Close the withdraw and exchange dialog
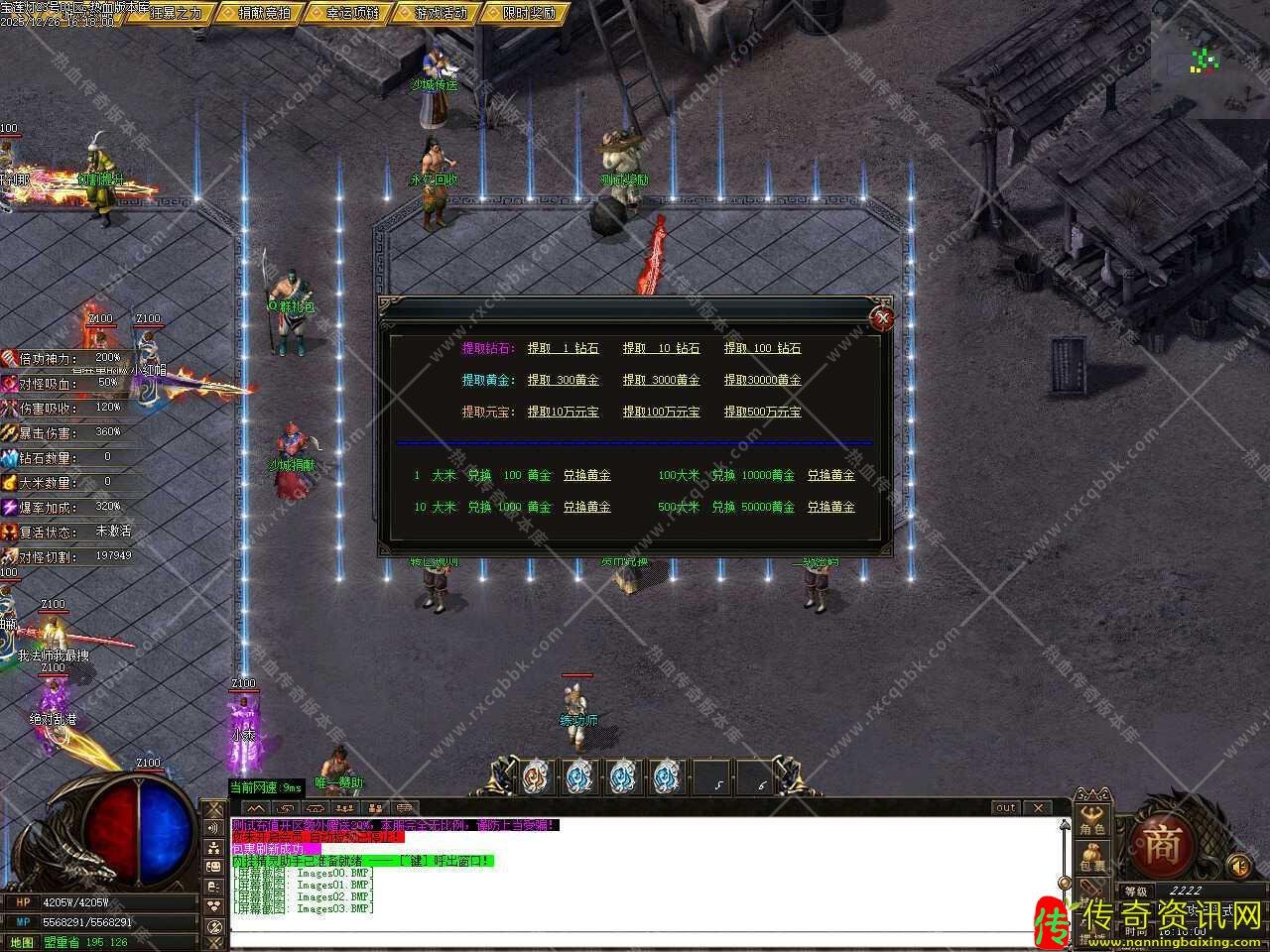 click(881, 318)
